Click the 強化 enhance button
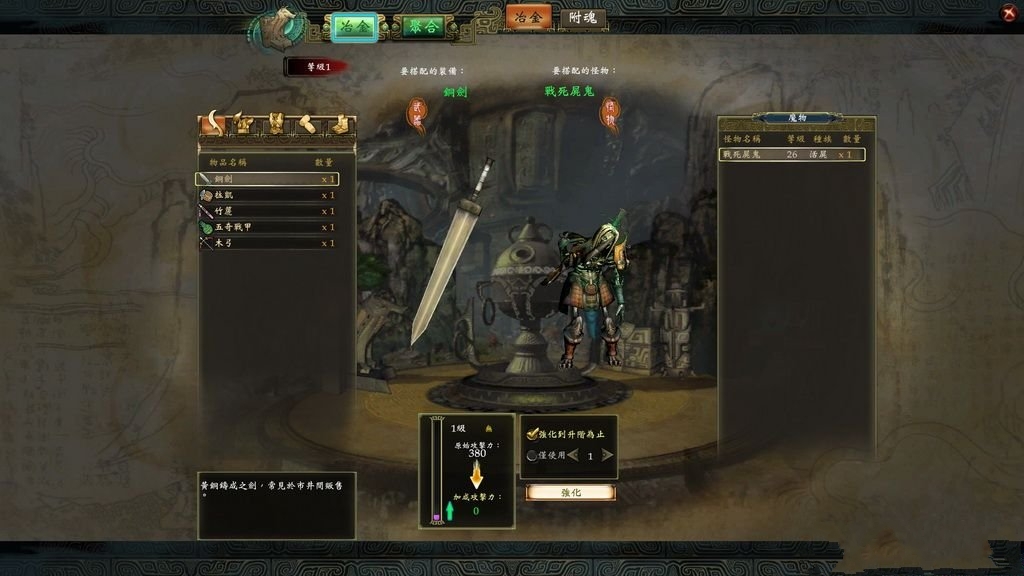The width and height of the screenshot is (1024, 576). click(x=570, y=492)
